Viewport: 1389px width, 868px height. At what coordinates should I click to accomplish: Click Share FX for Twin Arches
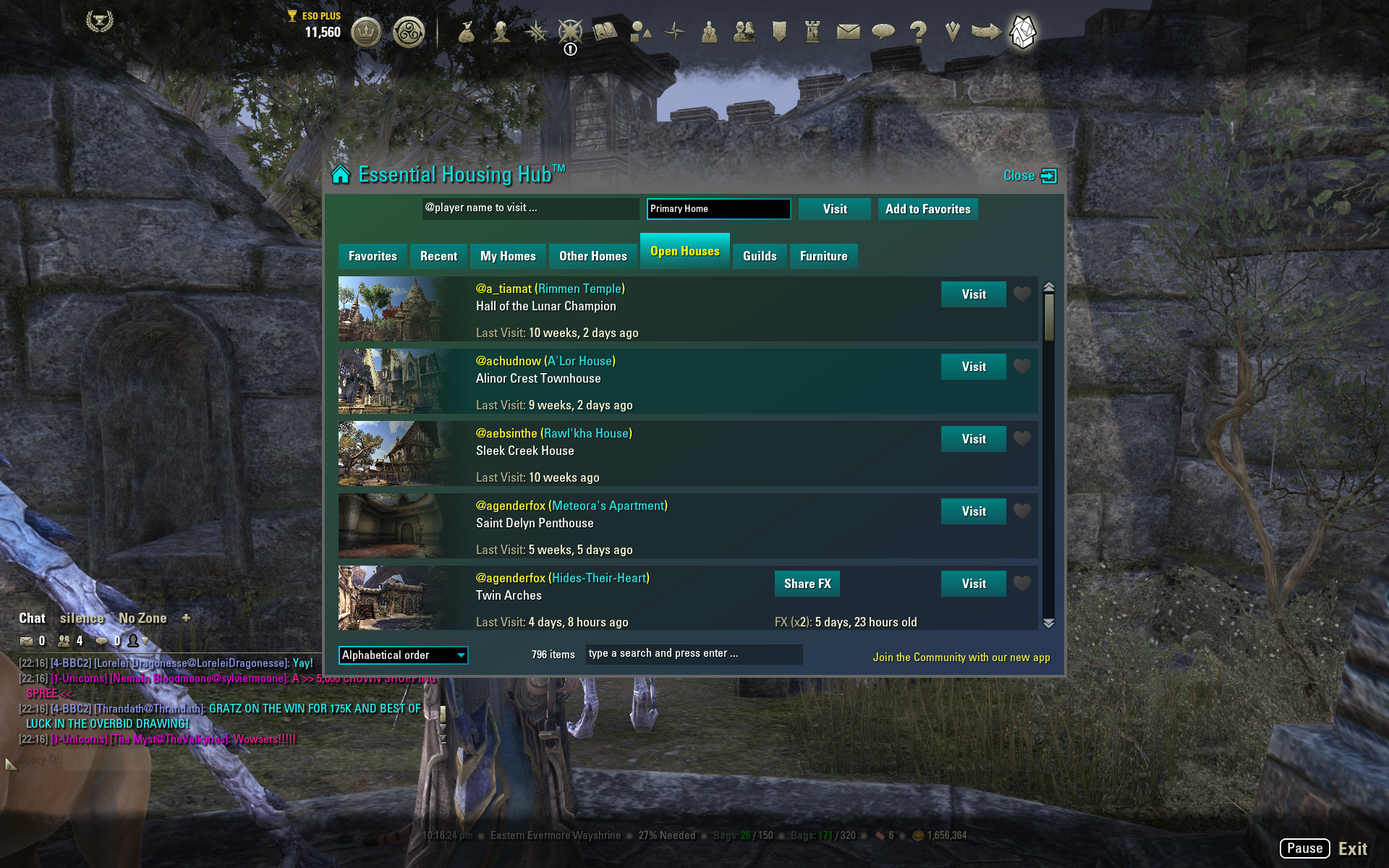pos(807,584)
